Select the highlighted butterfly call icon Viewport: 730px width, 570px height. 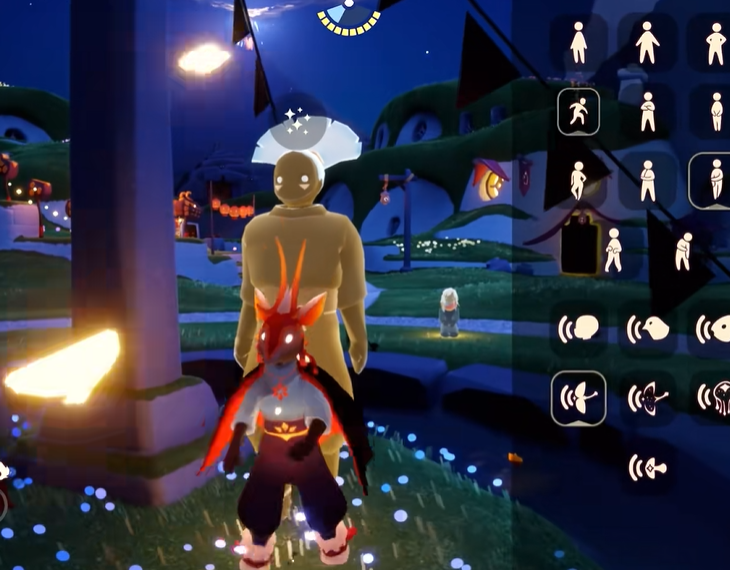tap(578, 398)
